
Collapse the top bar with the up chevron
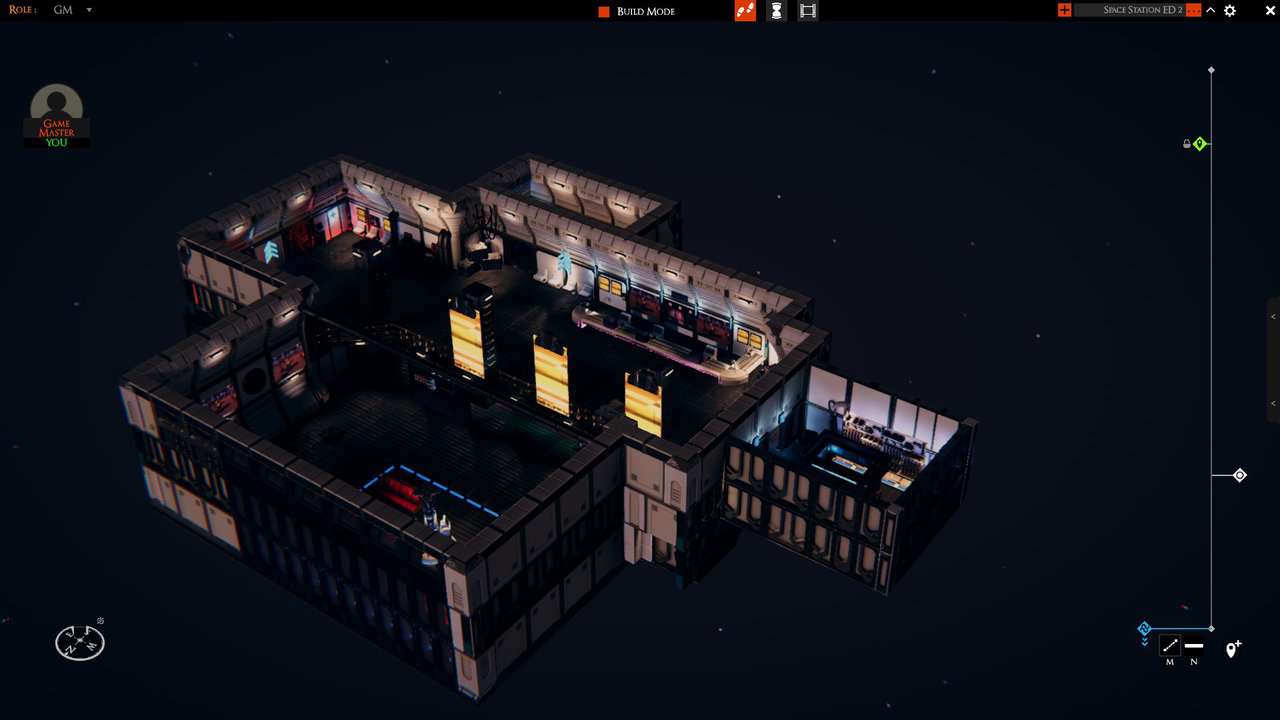[1210, 10]
